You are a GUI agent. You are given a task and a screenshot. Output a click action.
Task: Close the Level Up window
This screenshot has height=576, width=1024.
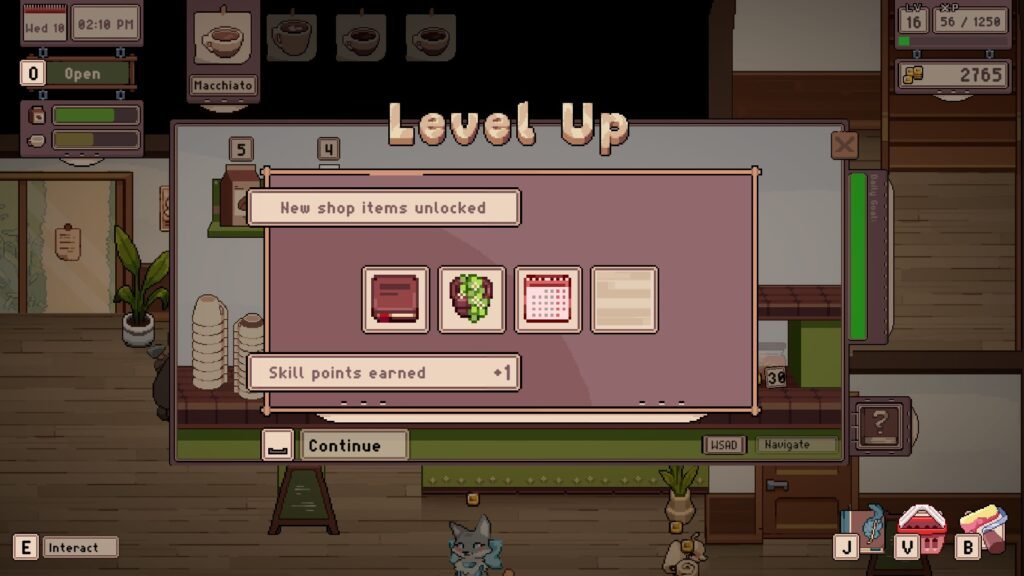click(x=844, y=146)
